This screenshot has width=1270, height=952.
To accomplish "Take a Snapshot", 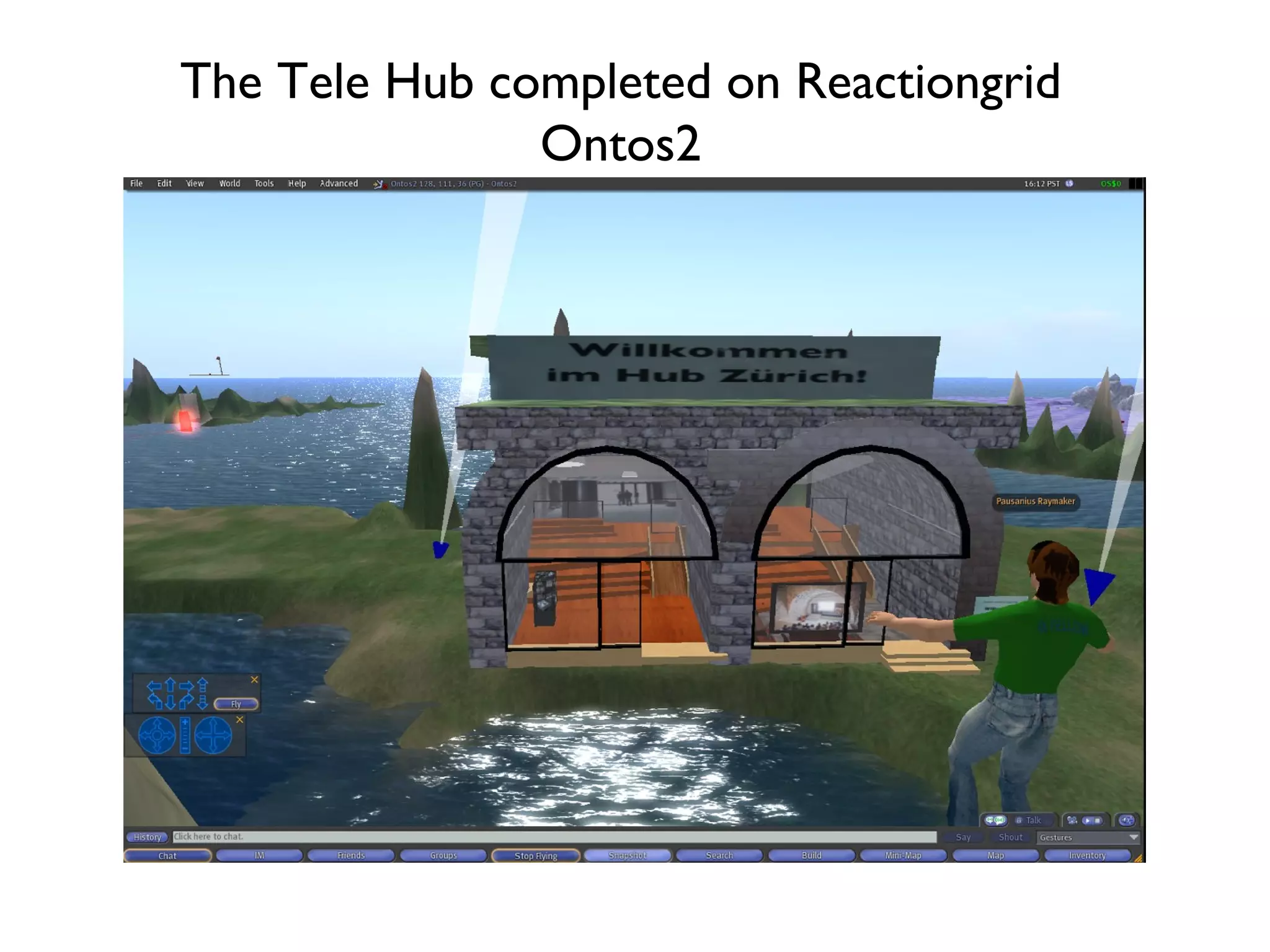I will 628,856.
